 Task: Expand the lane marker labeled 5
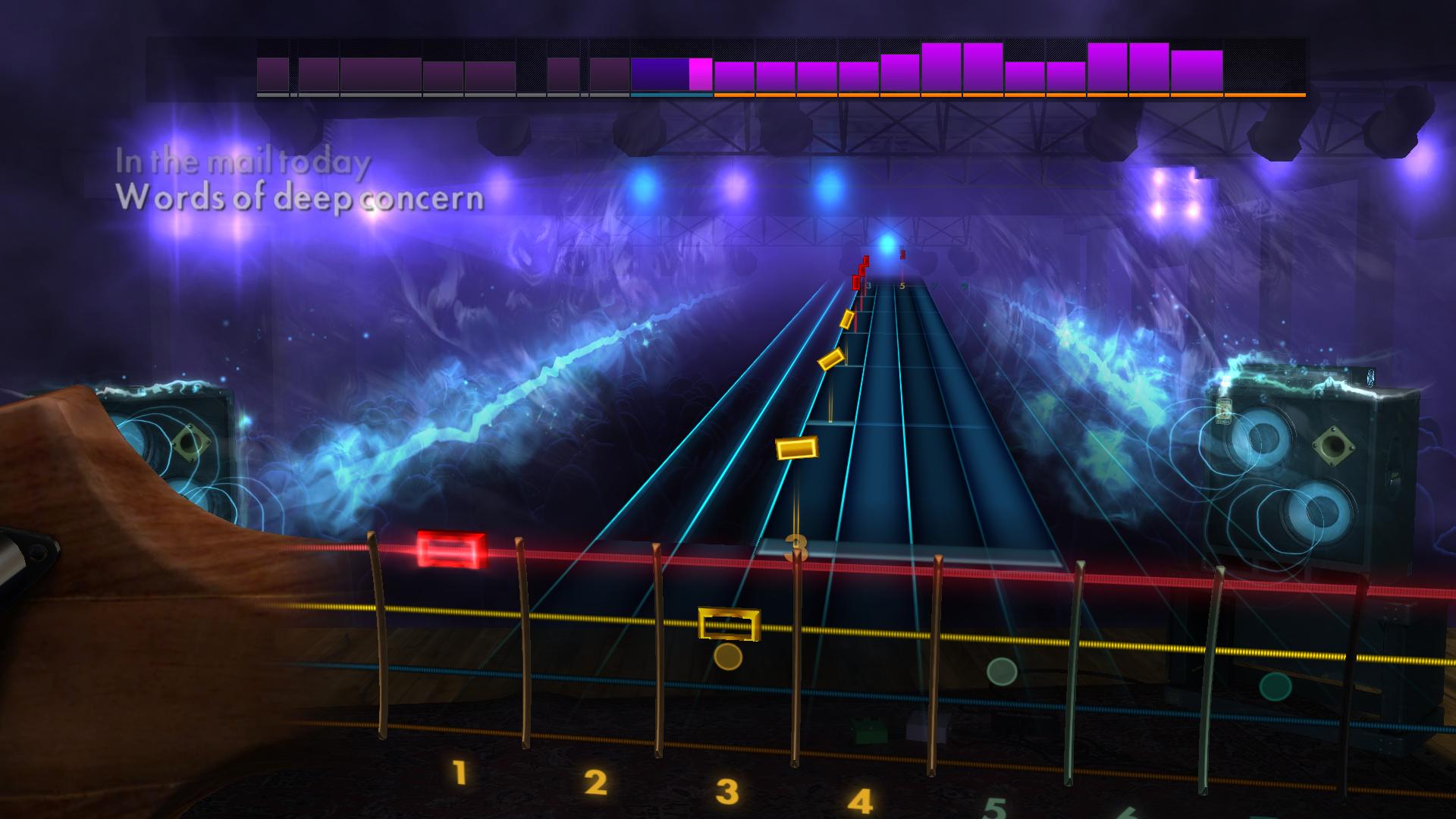coord(902,285)
